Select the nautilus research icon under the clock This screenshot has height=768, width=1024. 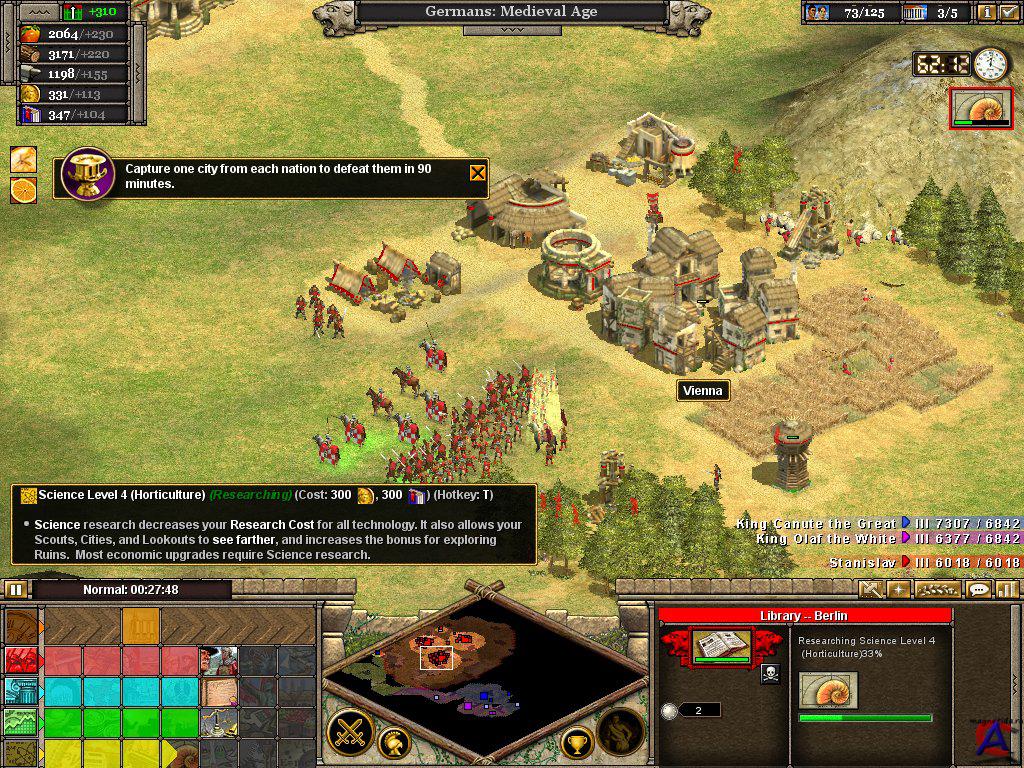981,107
